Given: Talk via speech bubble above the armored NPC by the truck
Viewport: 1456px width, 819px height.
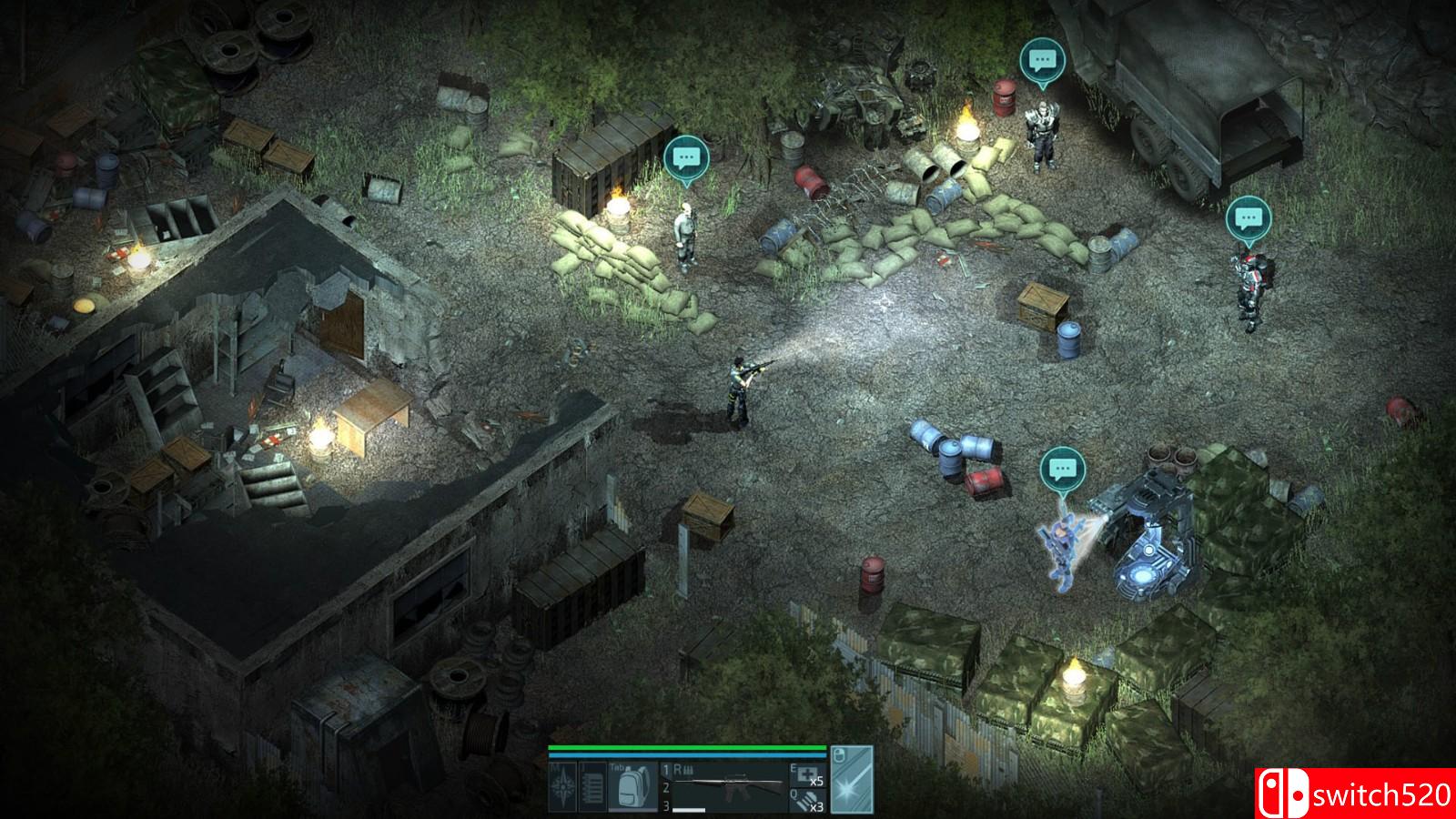Looking at the screenshot, I should tap(1041, 60).
